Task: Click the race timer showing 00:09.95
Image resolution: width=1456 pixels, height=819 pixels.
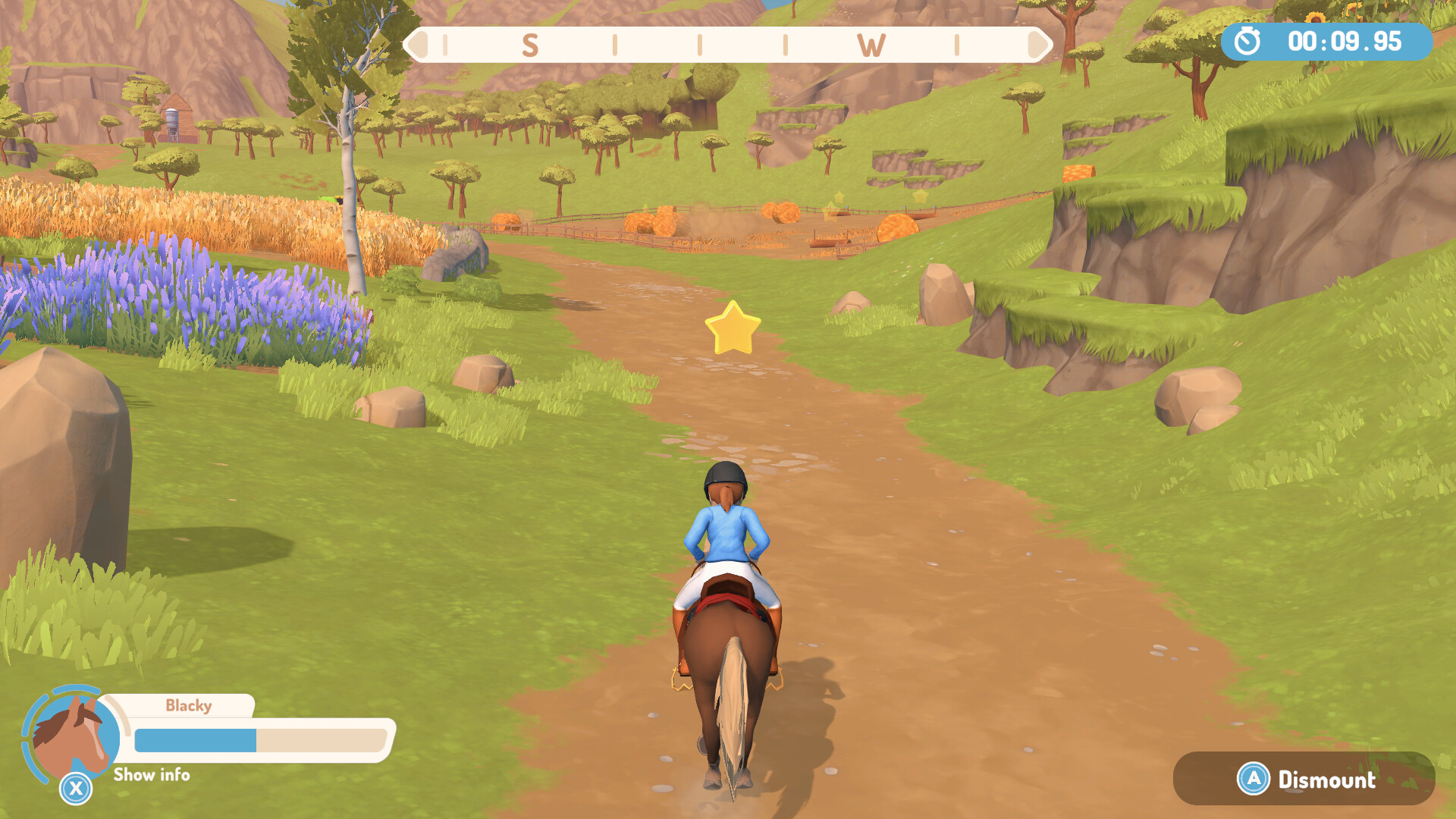Action: click(1343, 43)
